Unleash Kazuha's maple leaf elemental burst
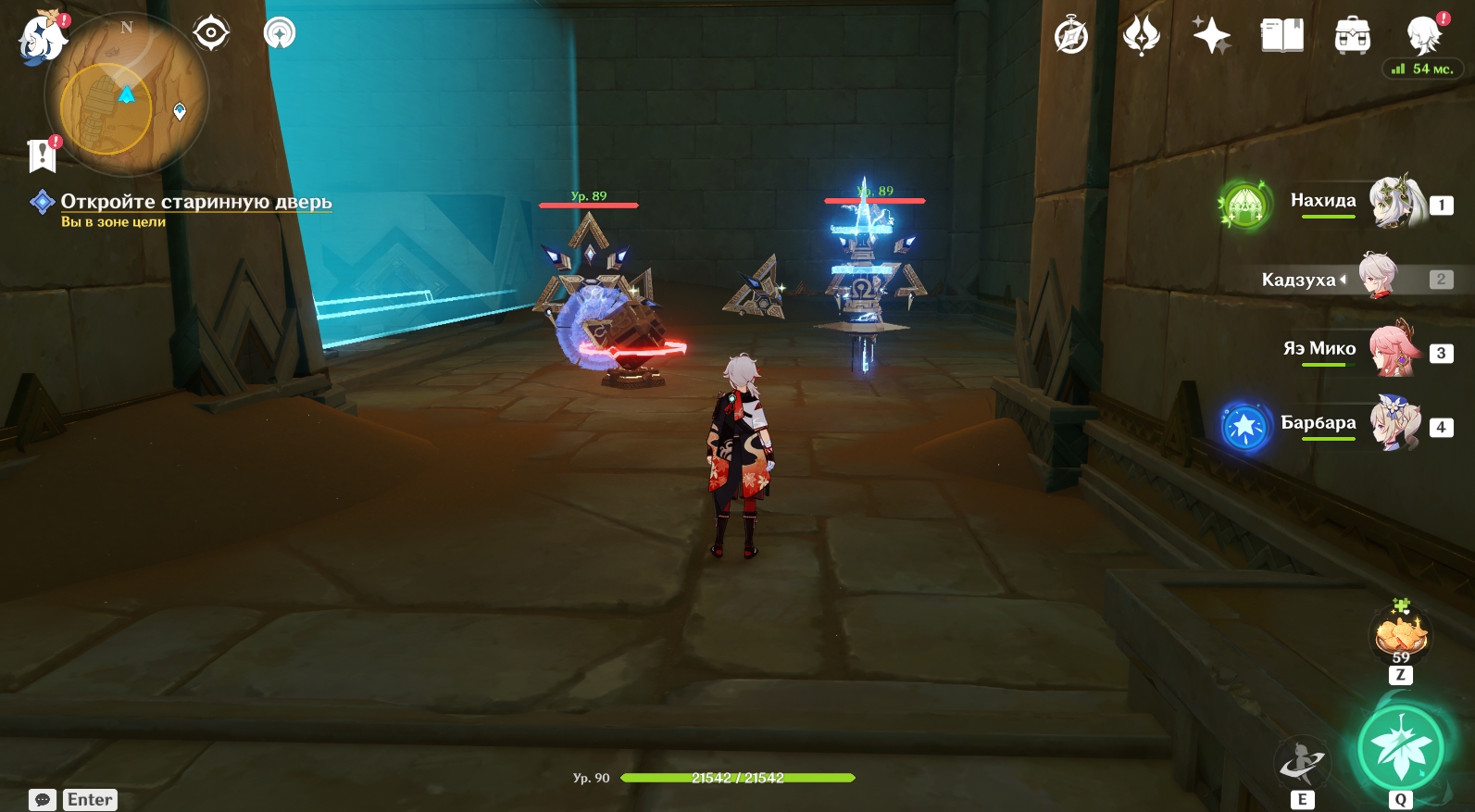This screenshot has width=1475, height=812. [x=1401, y=750]
